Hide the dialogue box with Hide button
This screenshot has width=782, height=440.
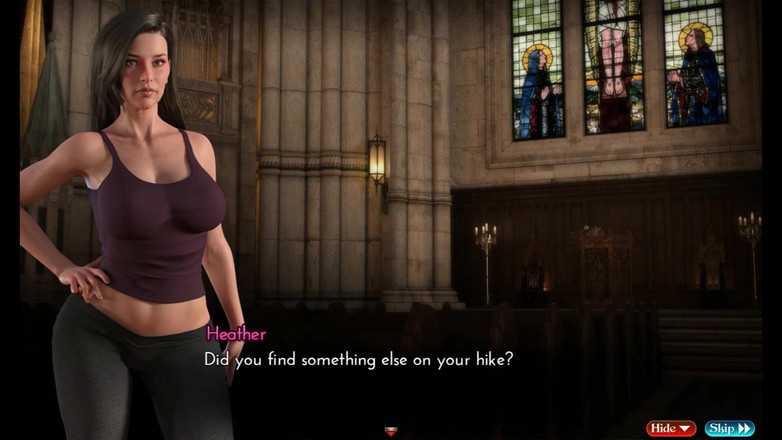[671, 428]
